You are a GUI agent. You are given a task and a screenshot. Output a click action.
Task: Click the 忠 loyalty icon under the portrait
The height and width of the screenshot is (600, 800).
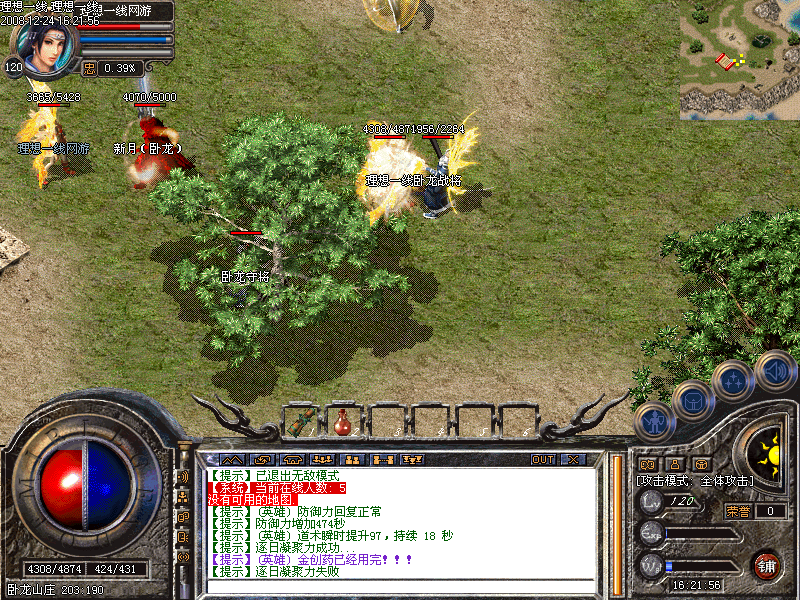click(x=89, y=68)
